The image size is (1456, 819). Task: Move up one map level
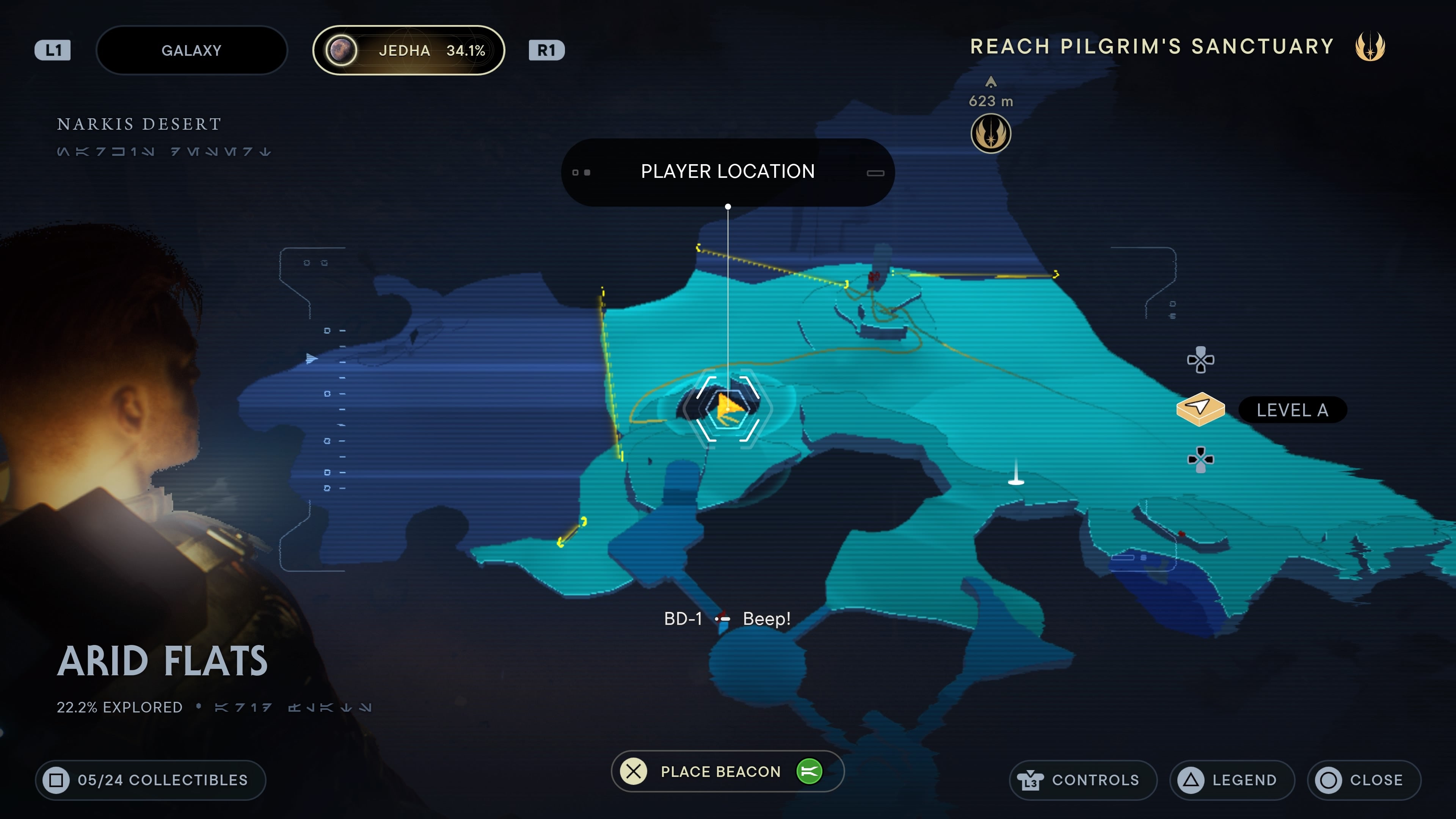point(1200,360)
